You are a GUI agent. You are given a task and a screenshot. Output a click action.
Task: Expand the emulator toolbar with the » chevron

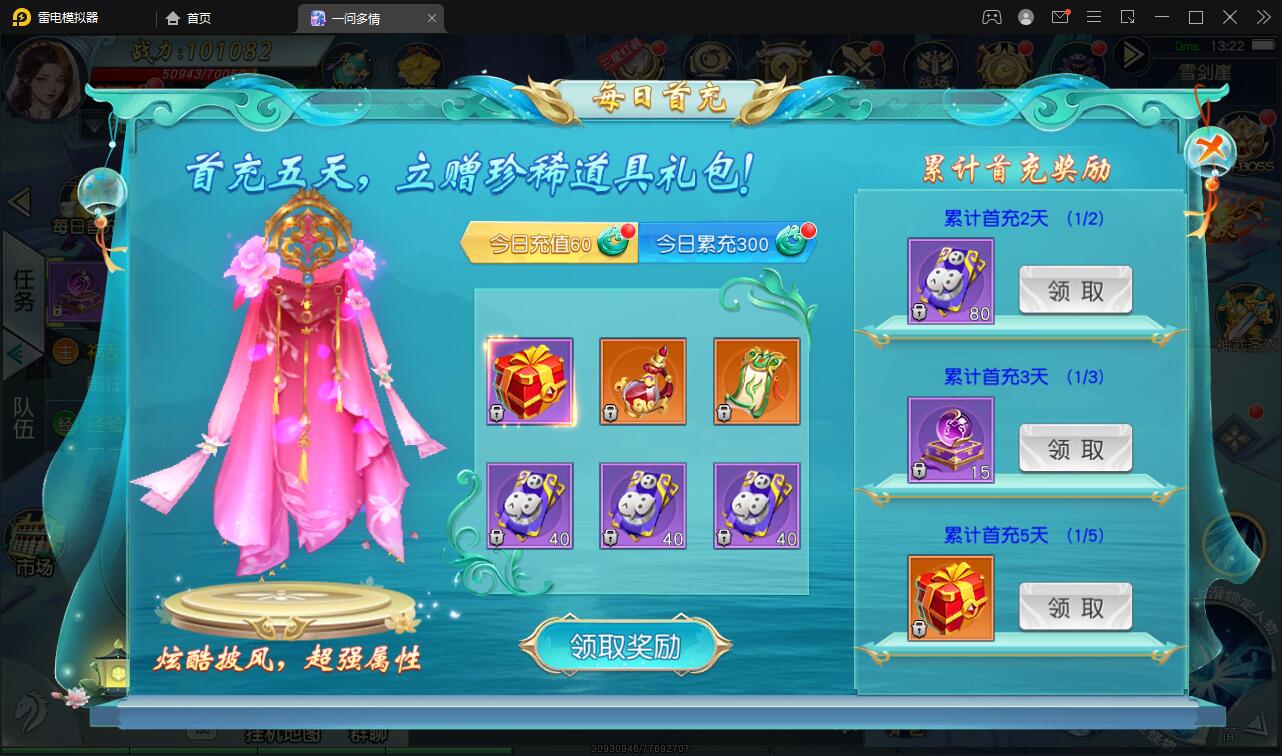(x=1266, y=17)
